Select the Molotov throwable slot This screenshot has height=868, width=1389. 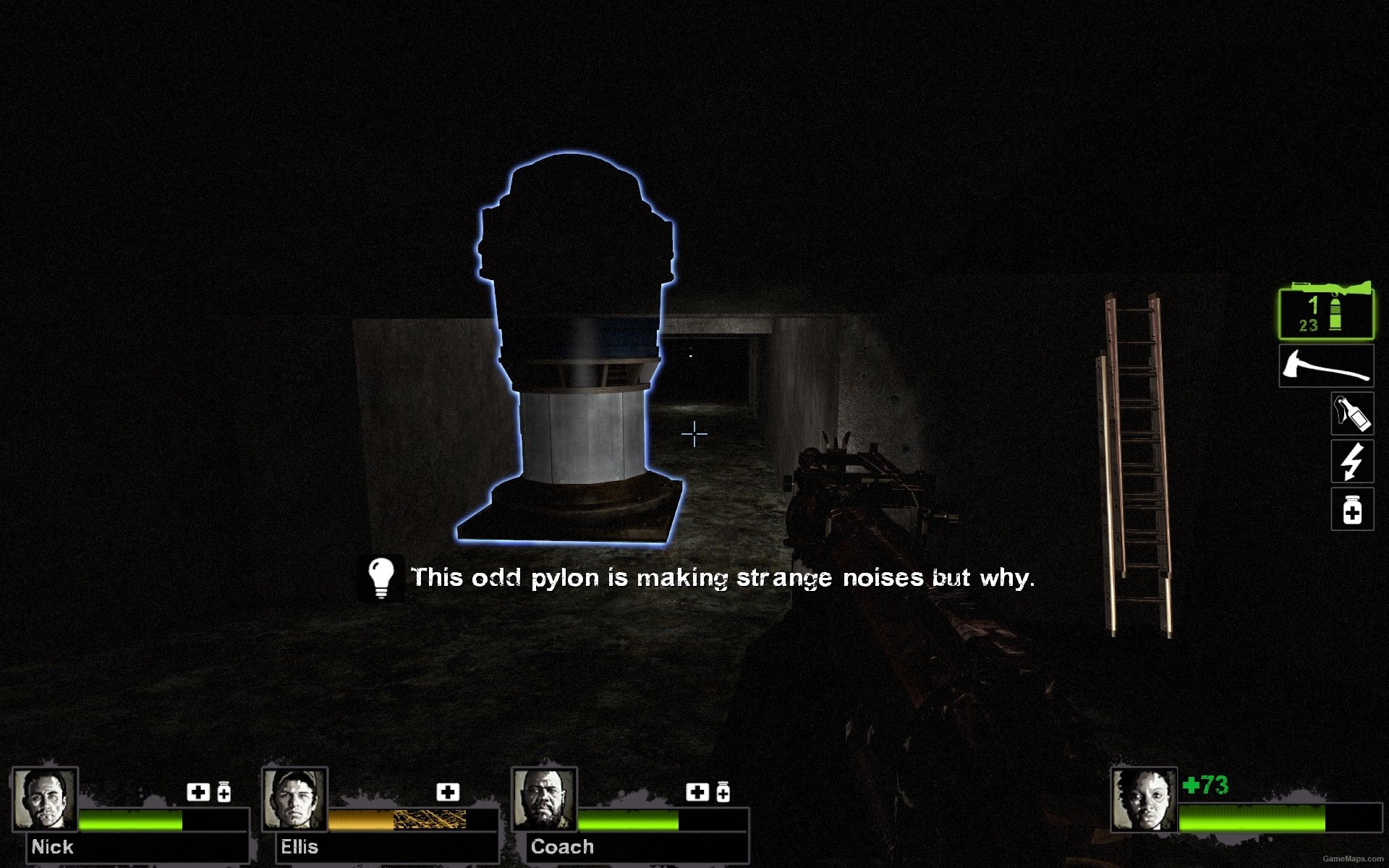point(1351,414)
